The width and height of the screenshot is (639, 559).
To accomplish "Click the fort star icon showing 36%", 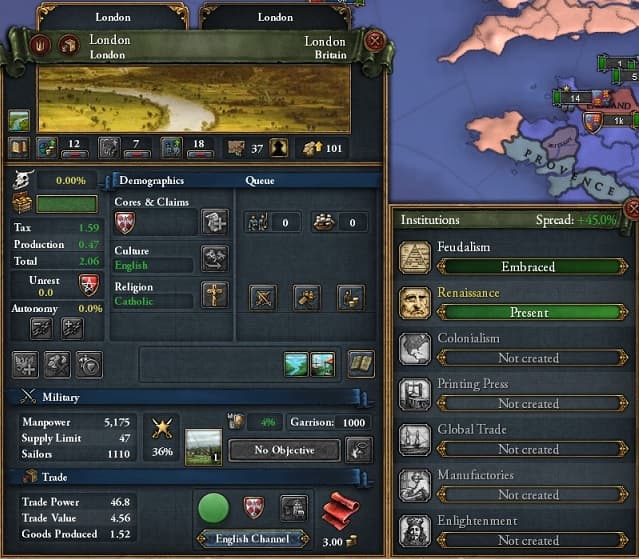I will (x=160, y=431).
